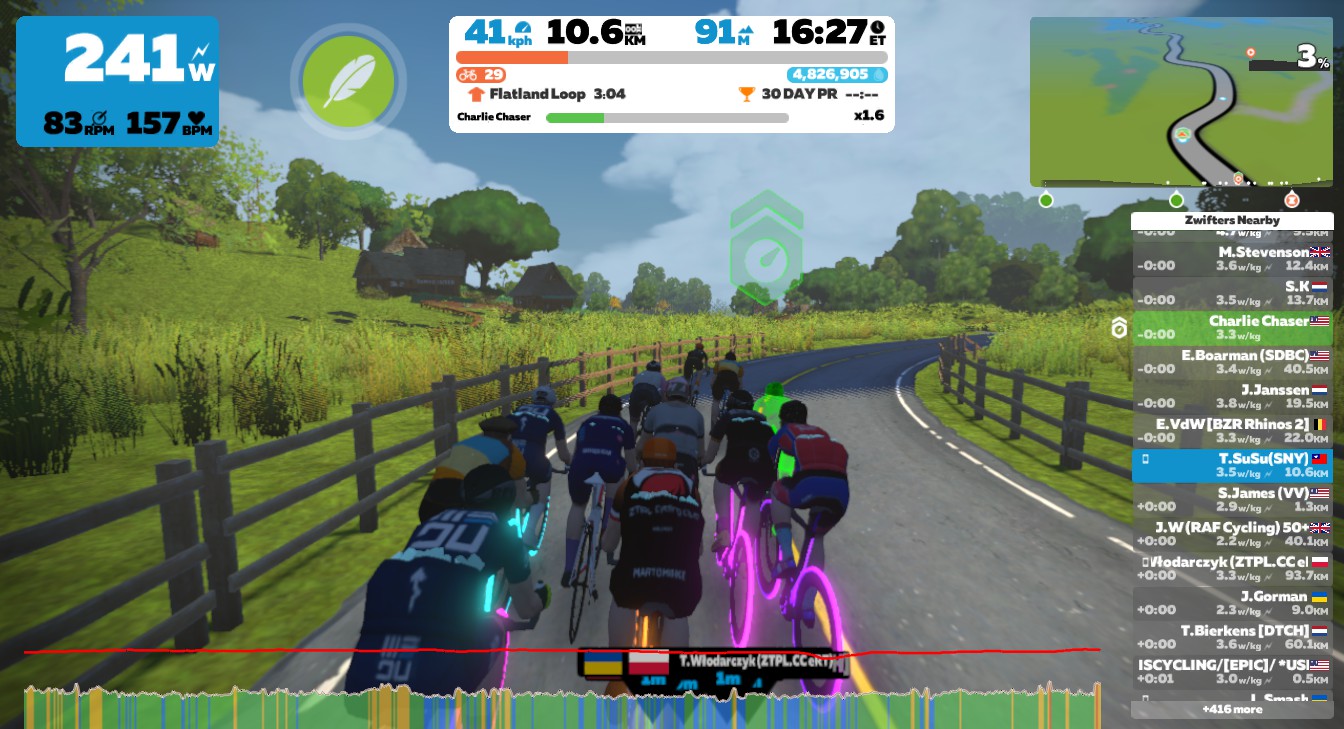Select the power graph along the bottom

click(x=560, y=707)
